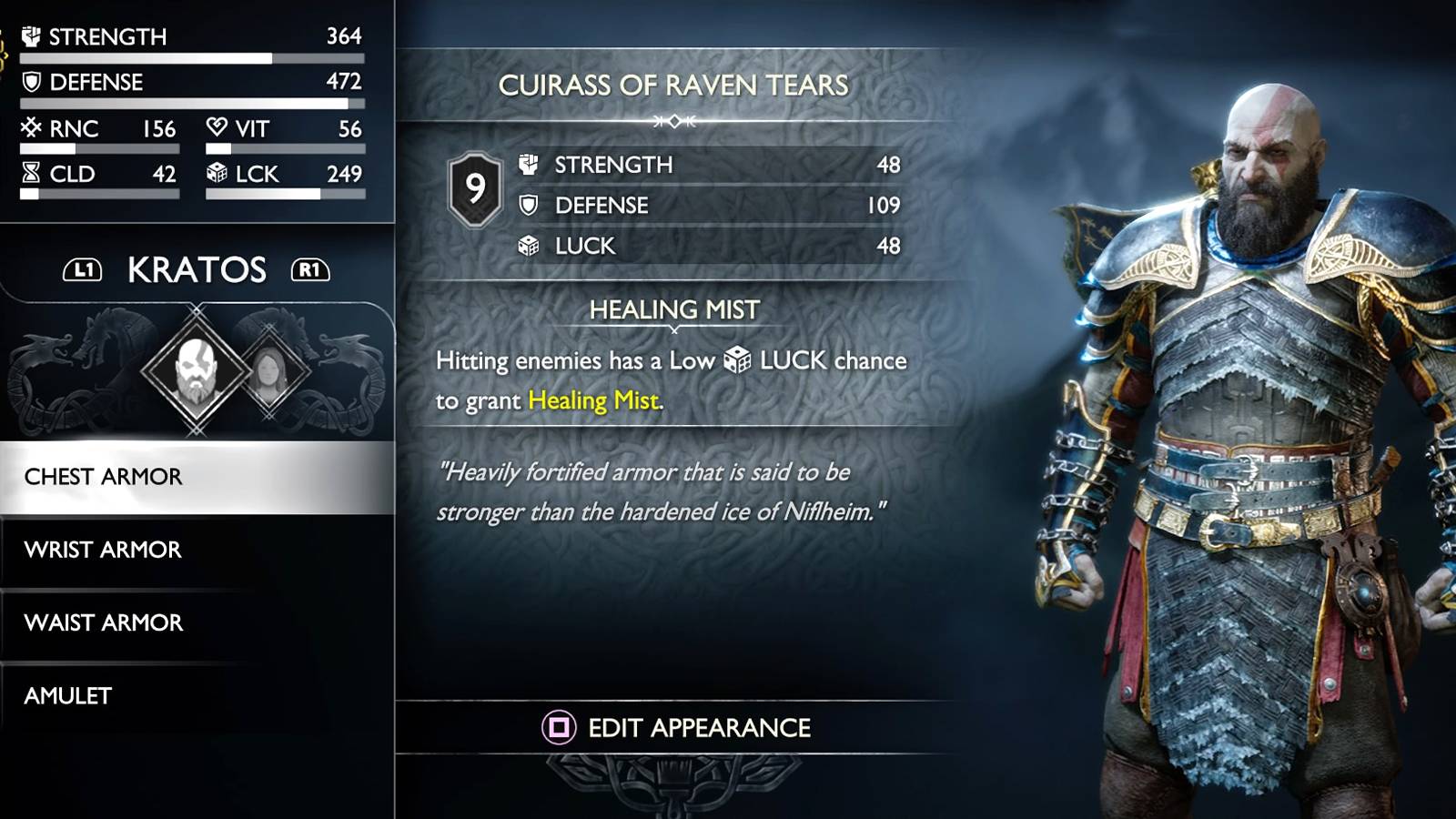This screenshot has height=819, width=1456.
Task: Click the Strength fist icon in stats panel
Action: tap(32, 37)
